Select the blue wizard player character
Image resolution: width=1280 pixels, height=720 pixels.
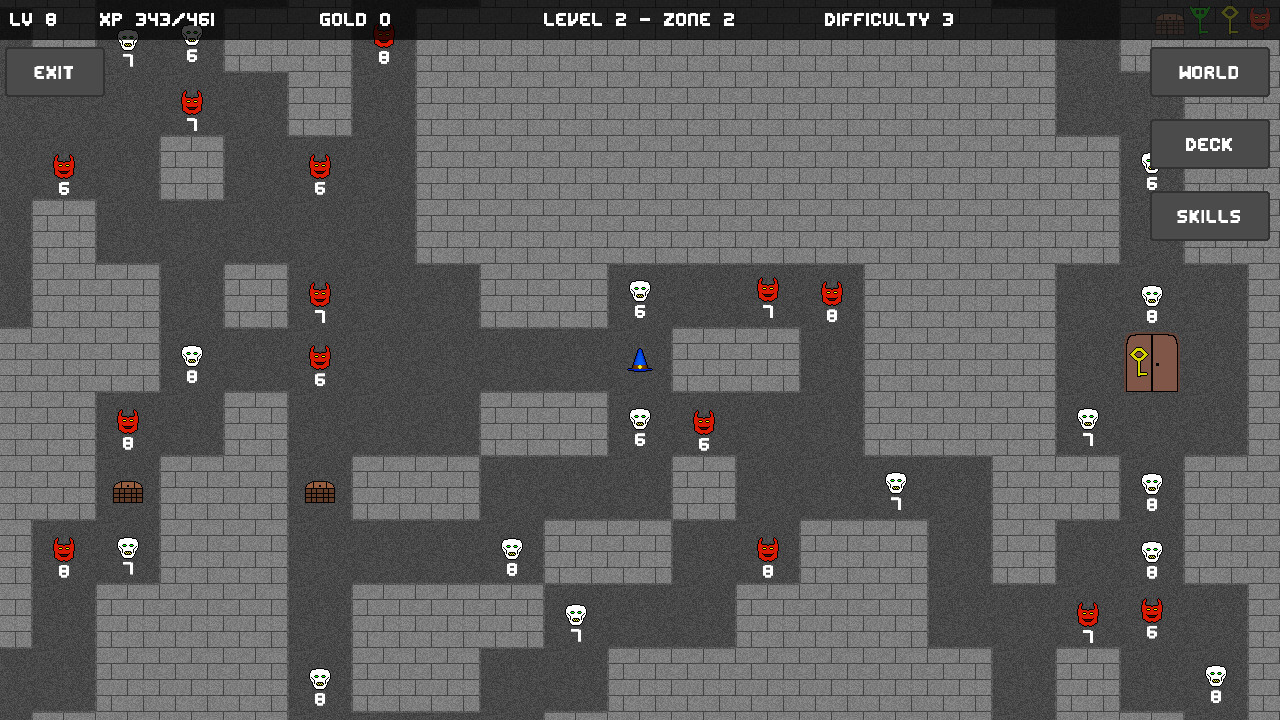(639, 362)
